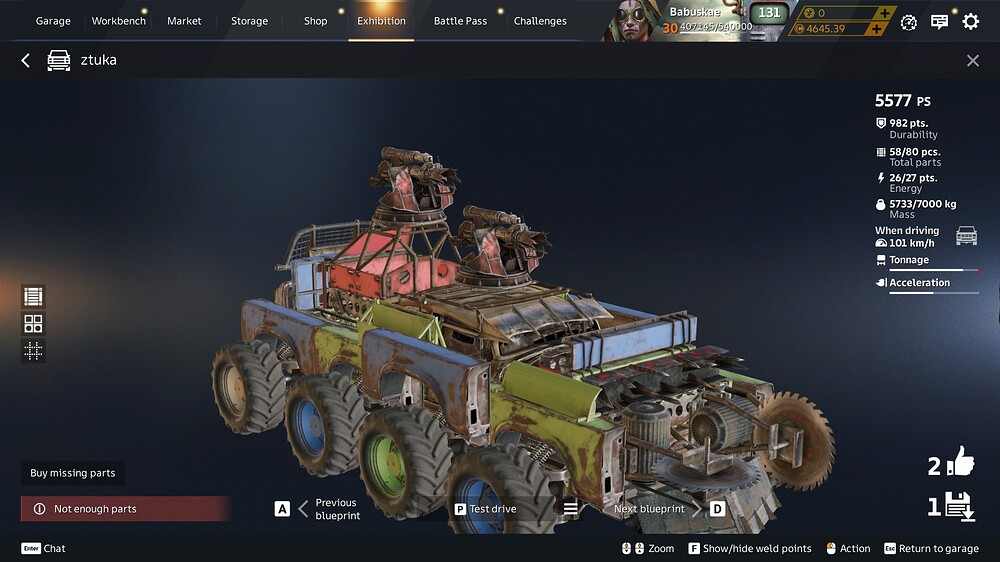Go to the Market tab
1000x562 pixels.
click(184, 21)
